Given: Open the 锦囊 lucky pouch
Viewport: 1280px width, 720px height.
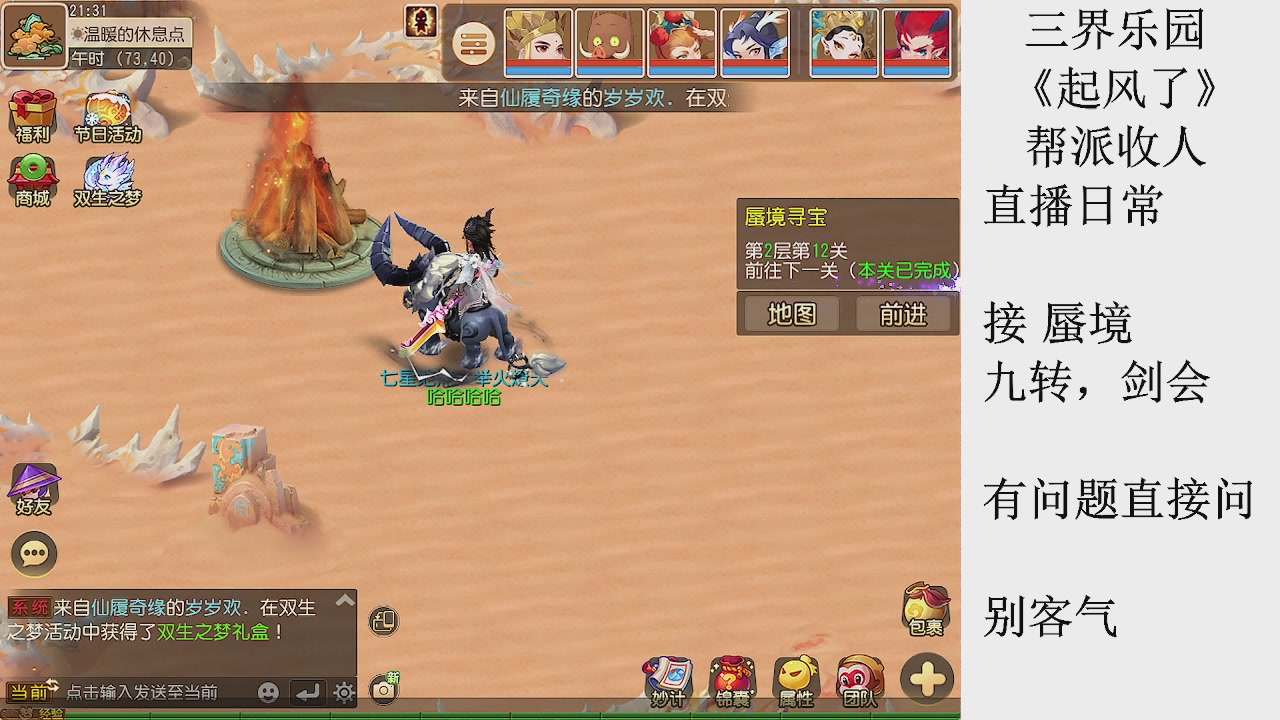Looking at the screenshot, I should pos(732,677).
